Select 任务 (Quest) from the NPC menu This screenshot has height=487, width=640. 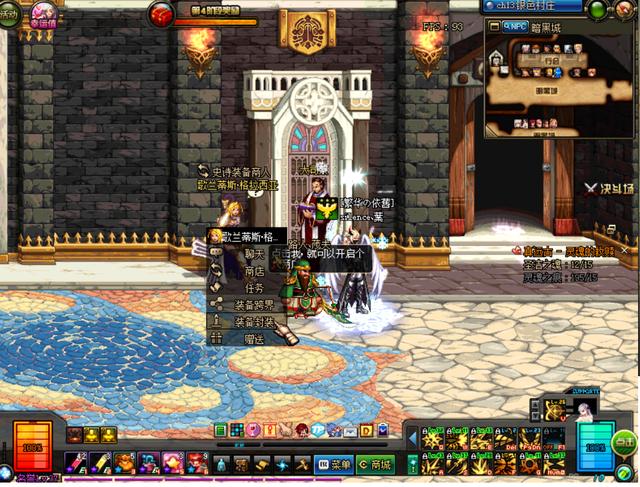253,288
